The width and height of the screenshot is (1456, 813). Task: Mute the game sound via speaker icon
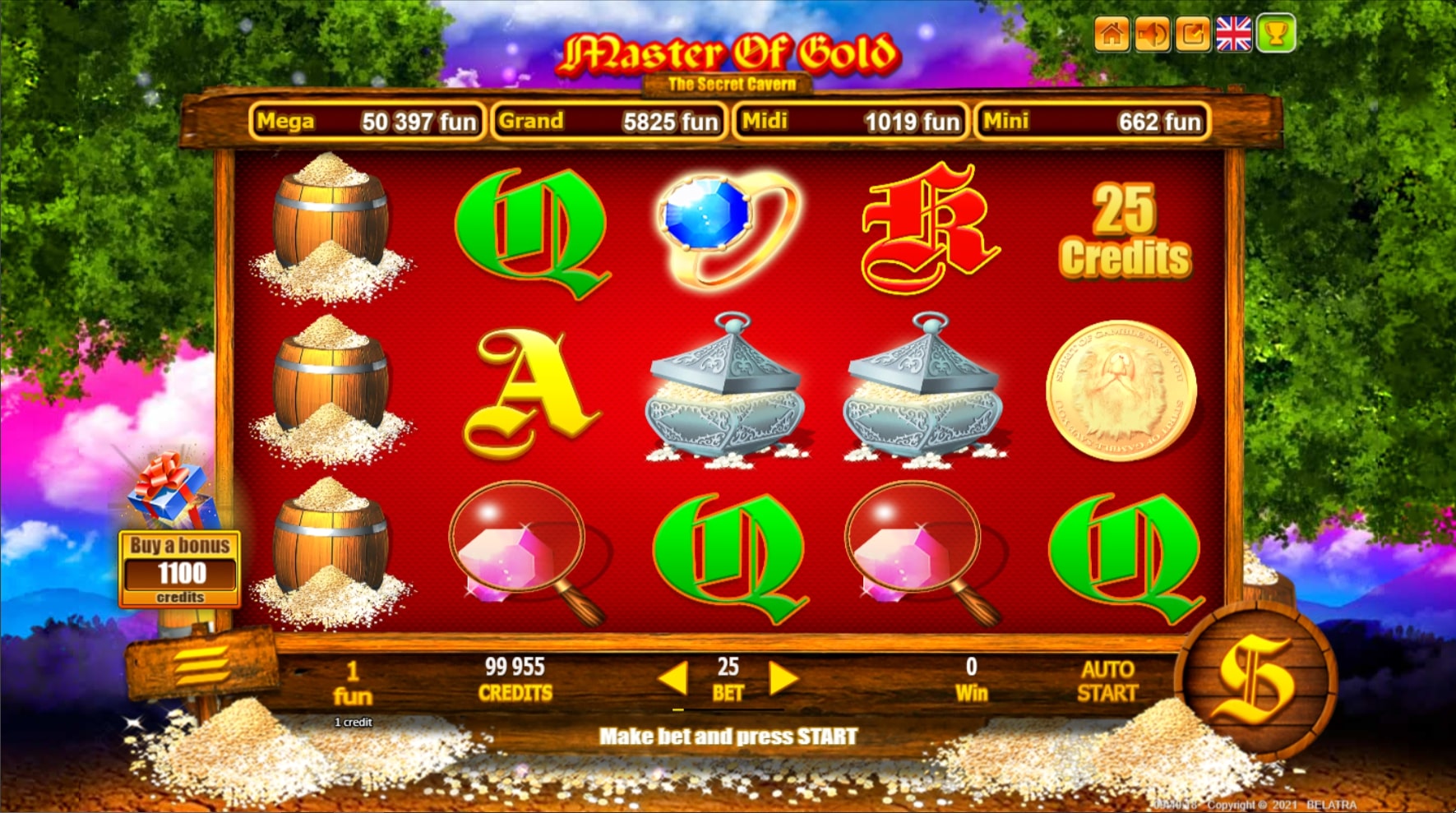point(1151,35)
